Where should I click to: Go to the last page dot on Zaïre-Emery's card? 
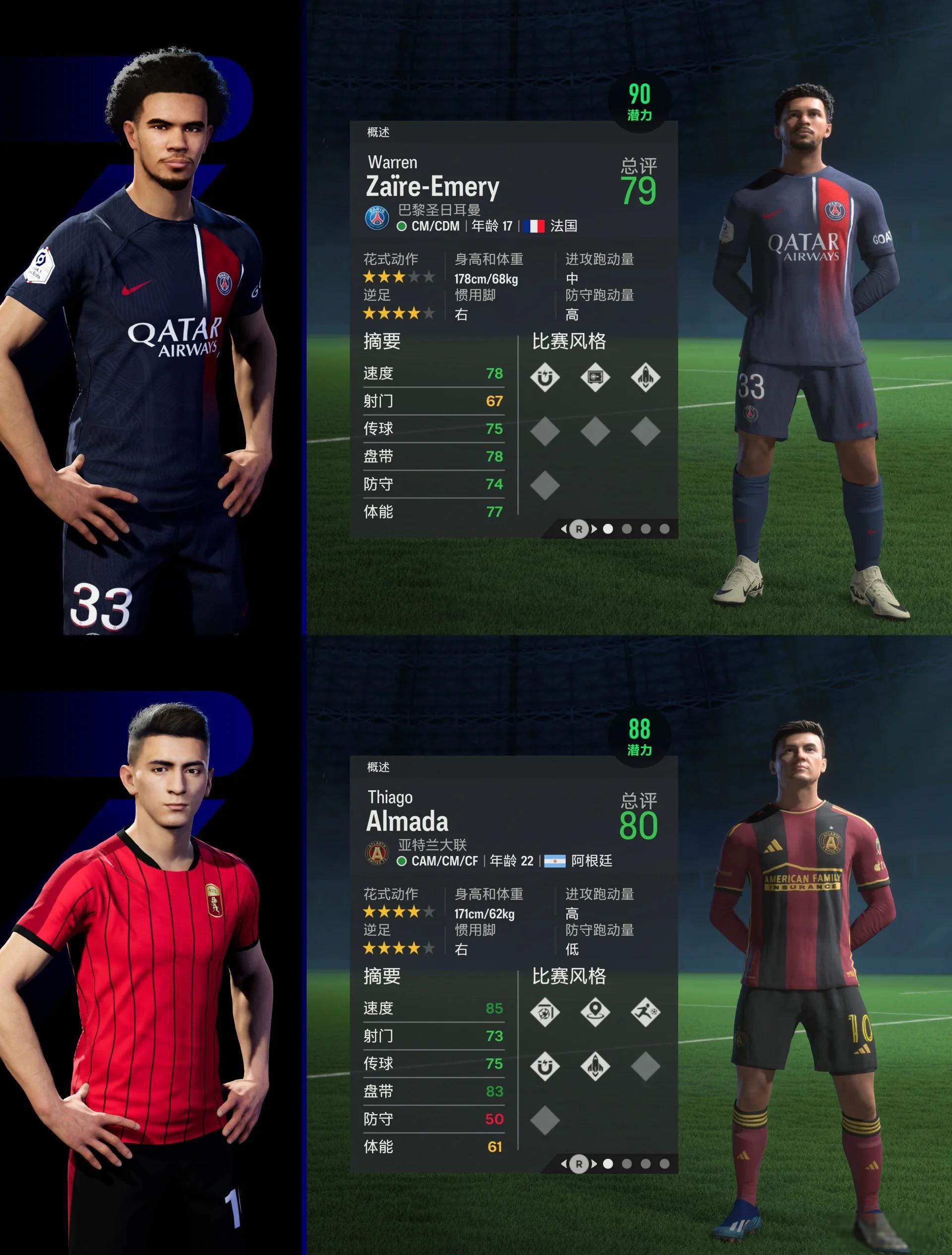coord(664,529)
